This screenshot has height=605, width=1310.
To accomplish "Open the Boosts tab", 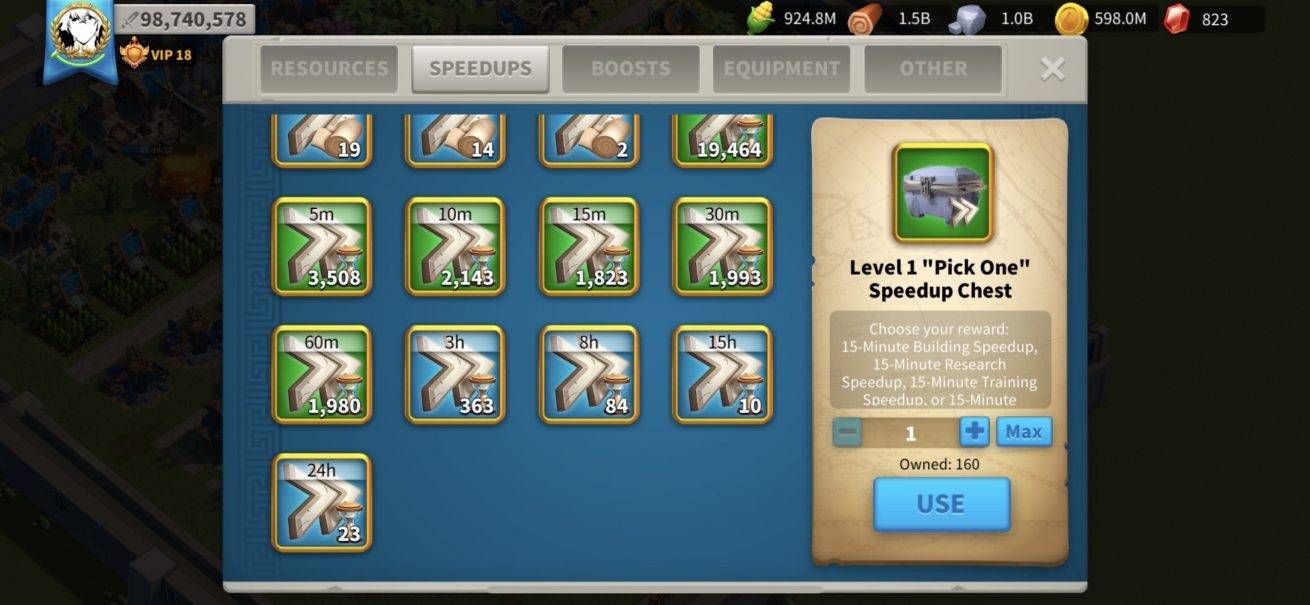I will (x=630, y=69).
